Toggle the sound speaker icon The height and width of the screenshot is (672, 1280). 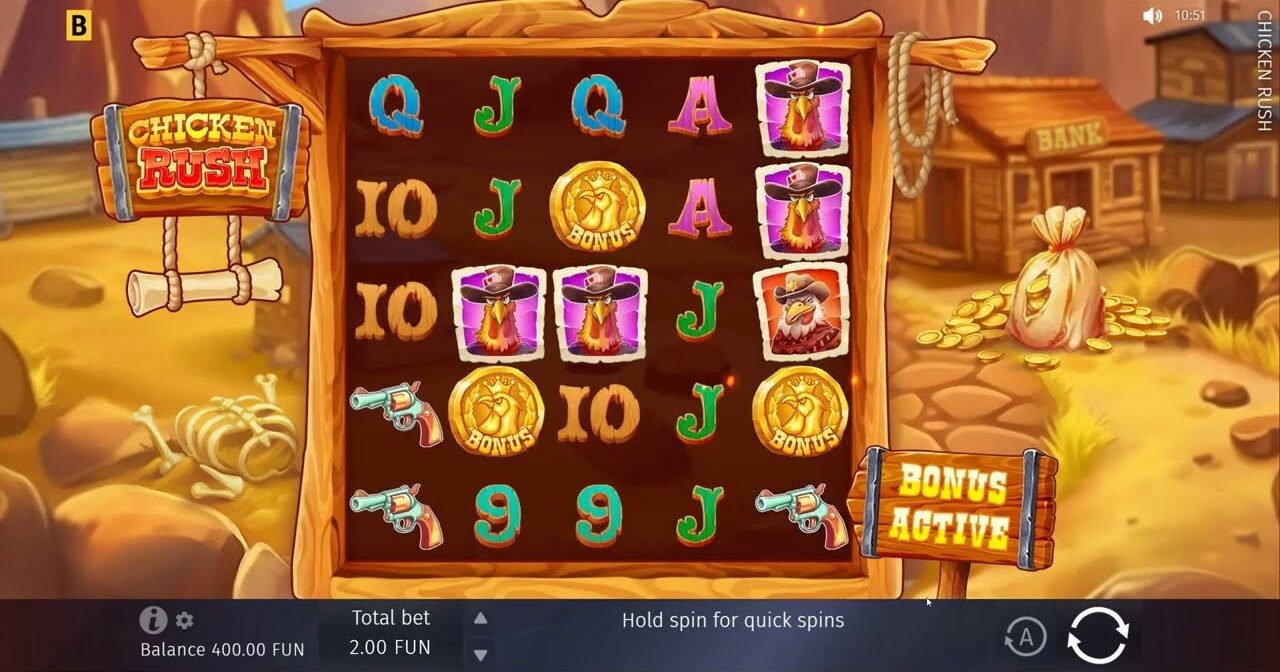(1153, 16)
